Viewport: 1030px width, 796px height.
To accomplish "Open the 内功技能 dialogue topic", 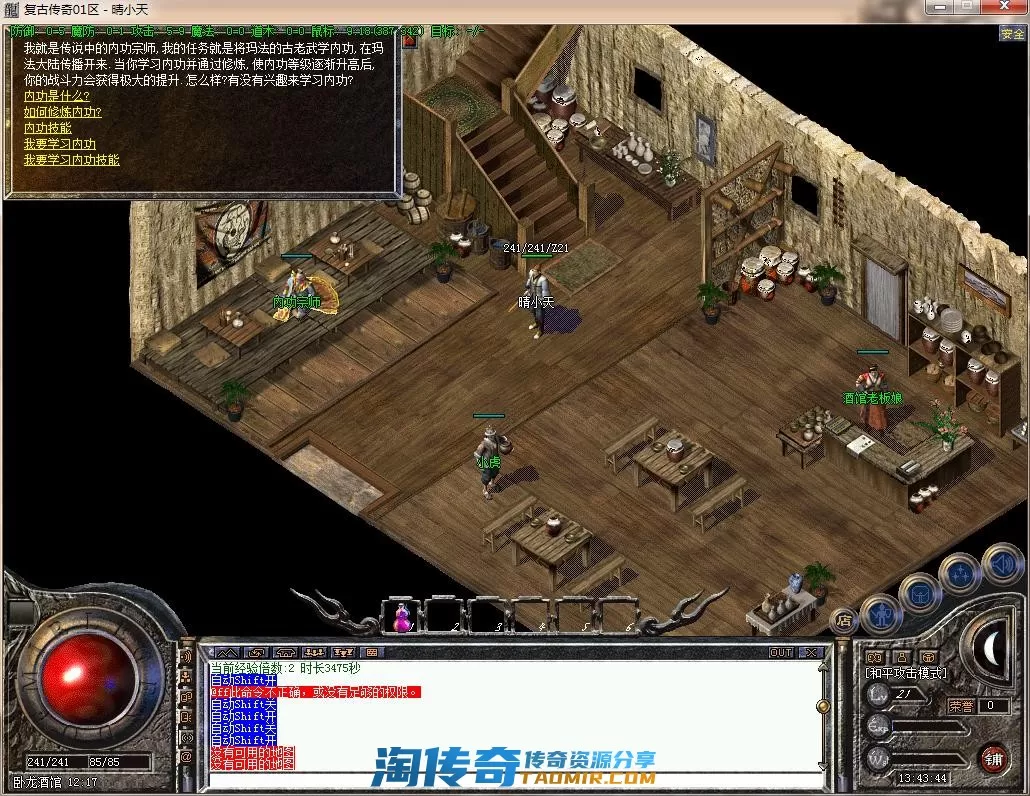I will pyautogui.click(x=47, y=128).
